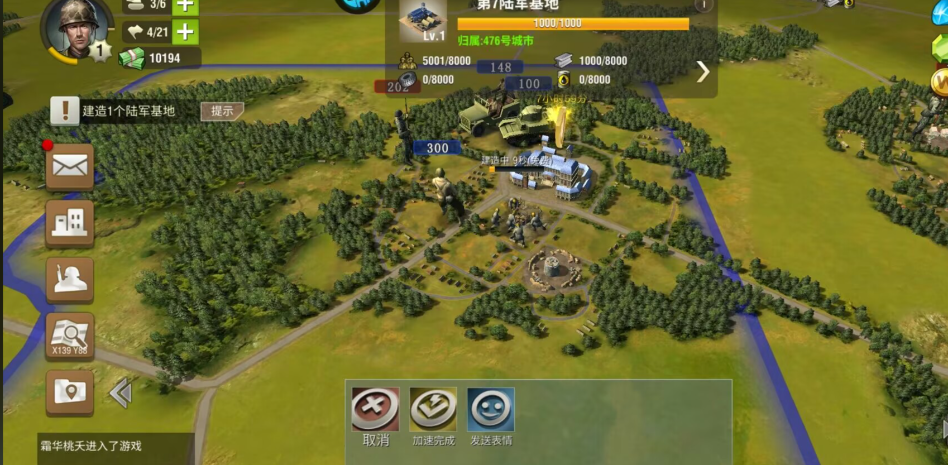Click the 提示 hint button
The image size is (948, 465).
[222, 111]
